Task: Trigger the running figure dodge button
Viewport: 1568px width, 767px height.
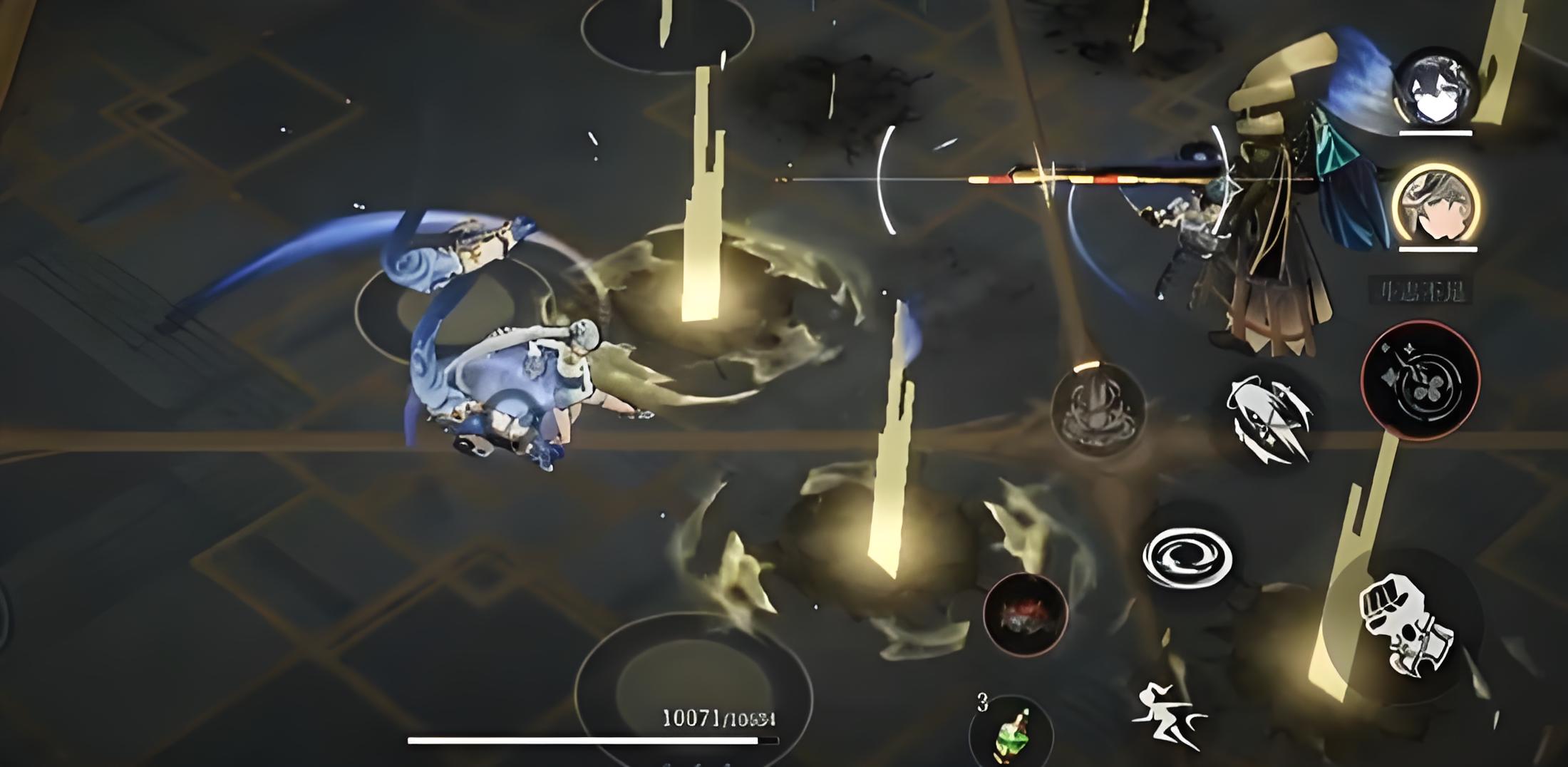Action: (1168, 715)
